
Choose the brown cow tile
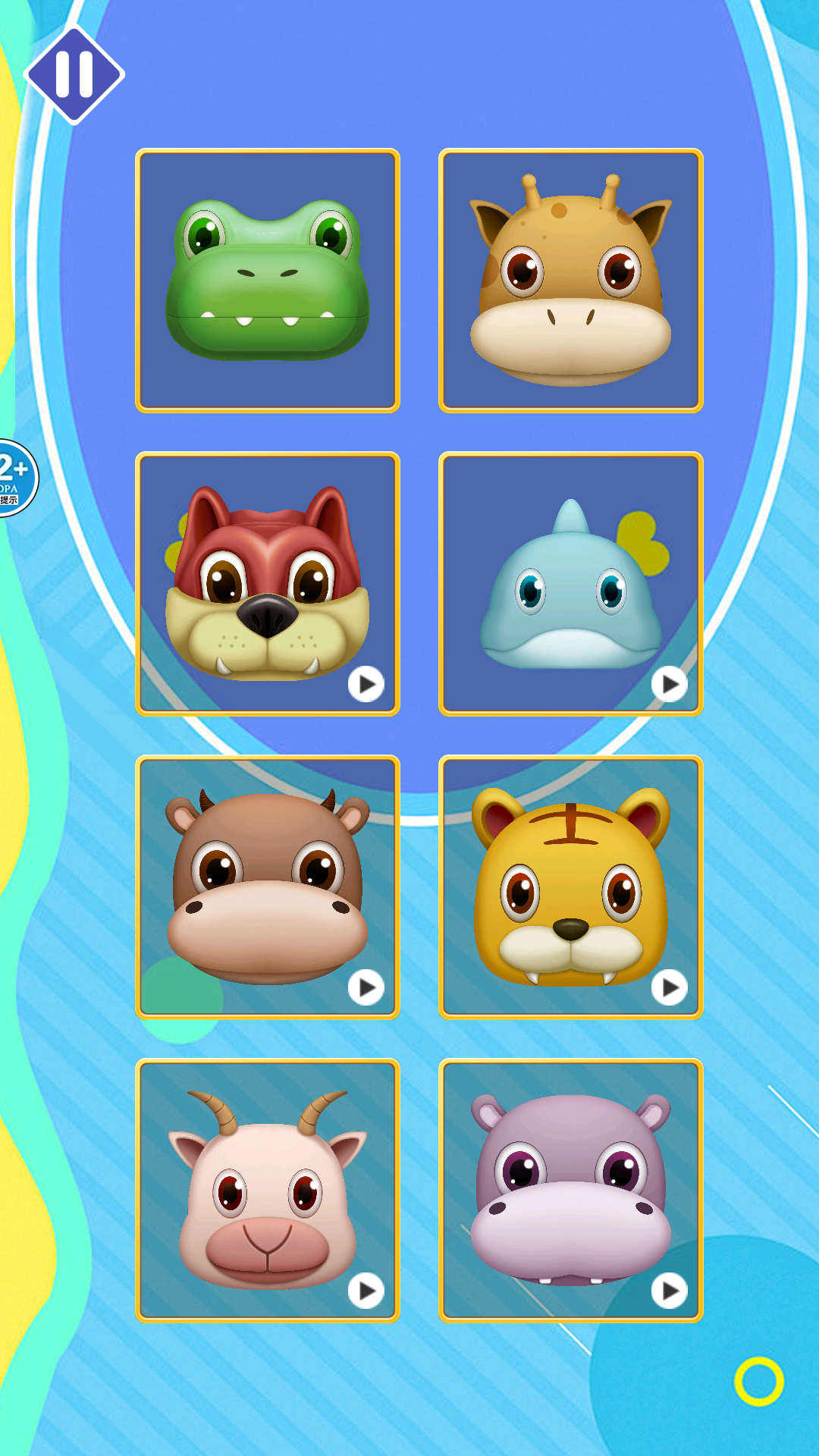(x=268, y=887)
